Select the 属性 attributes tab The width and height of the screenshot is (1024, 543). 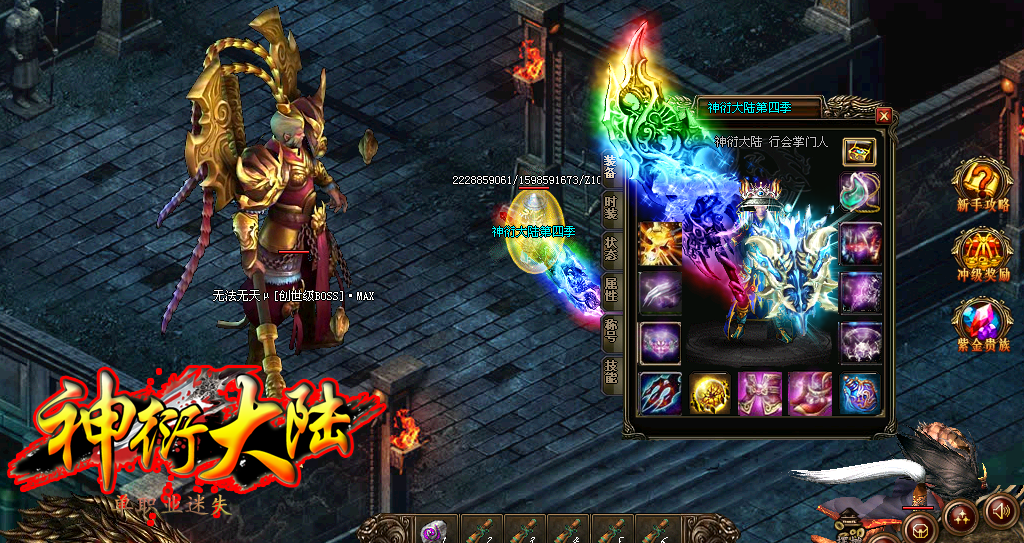point(610,290)
